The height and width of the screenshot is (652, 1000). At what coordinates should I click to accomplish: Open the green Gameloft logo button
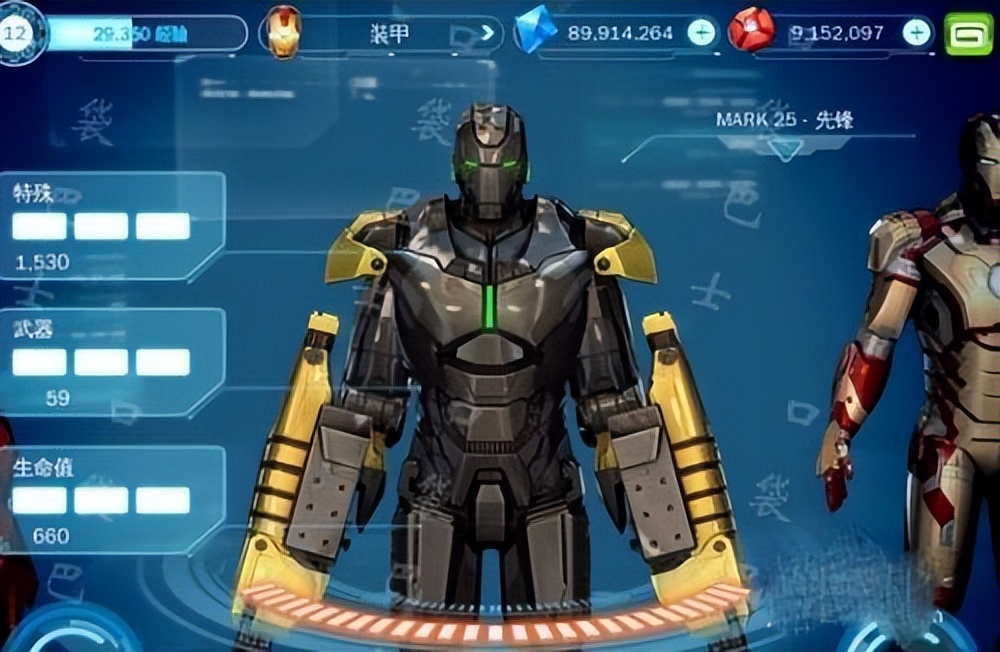pos(968,33)
